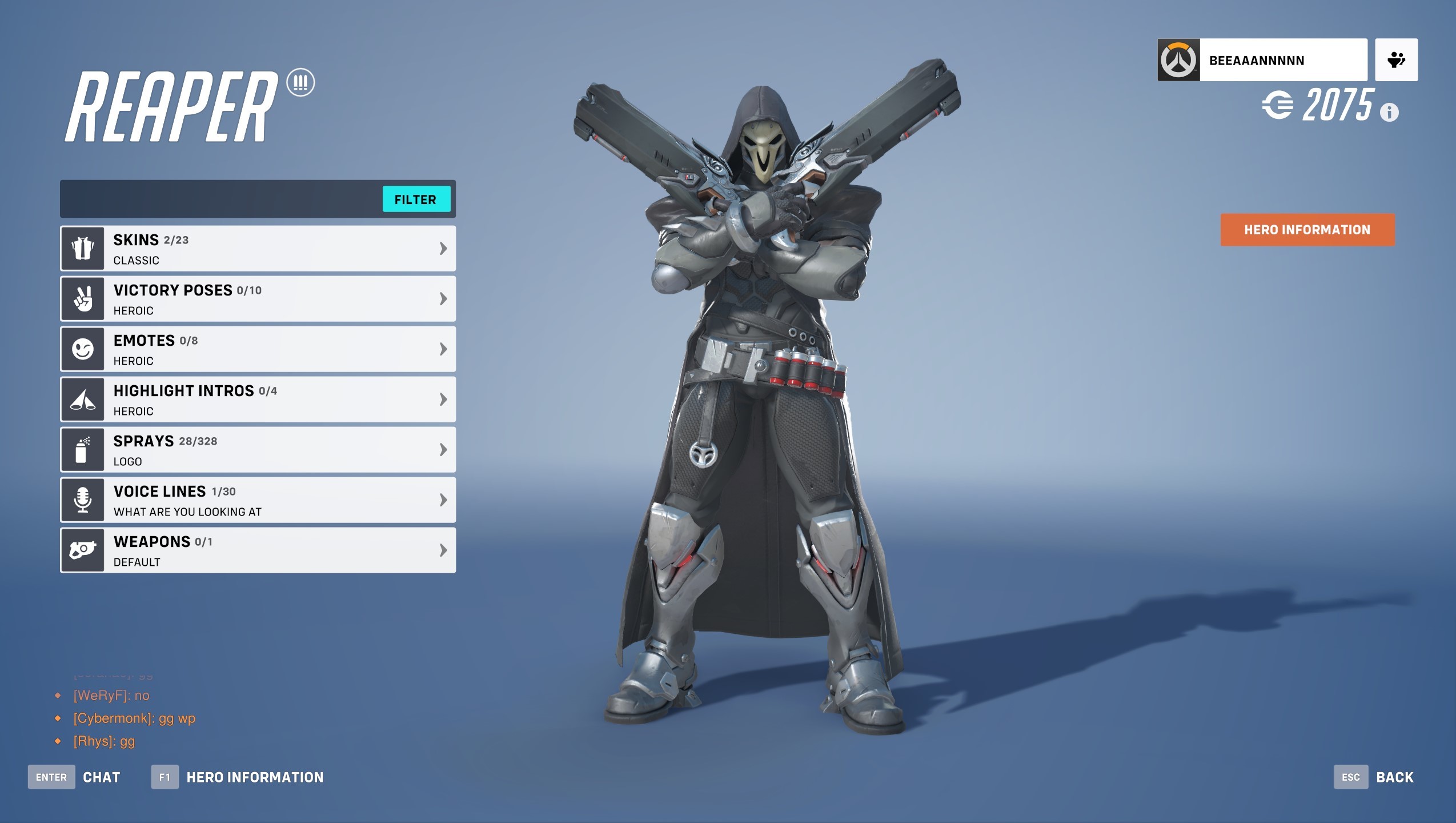Click the FILTER button
The image size is (1456, 823).
coord(416,199)
